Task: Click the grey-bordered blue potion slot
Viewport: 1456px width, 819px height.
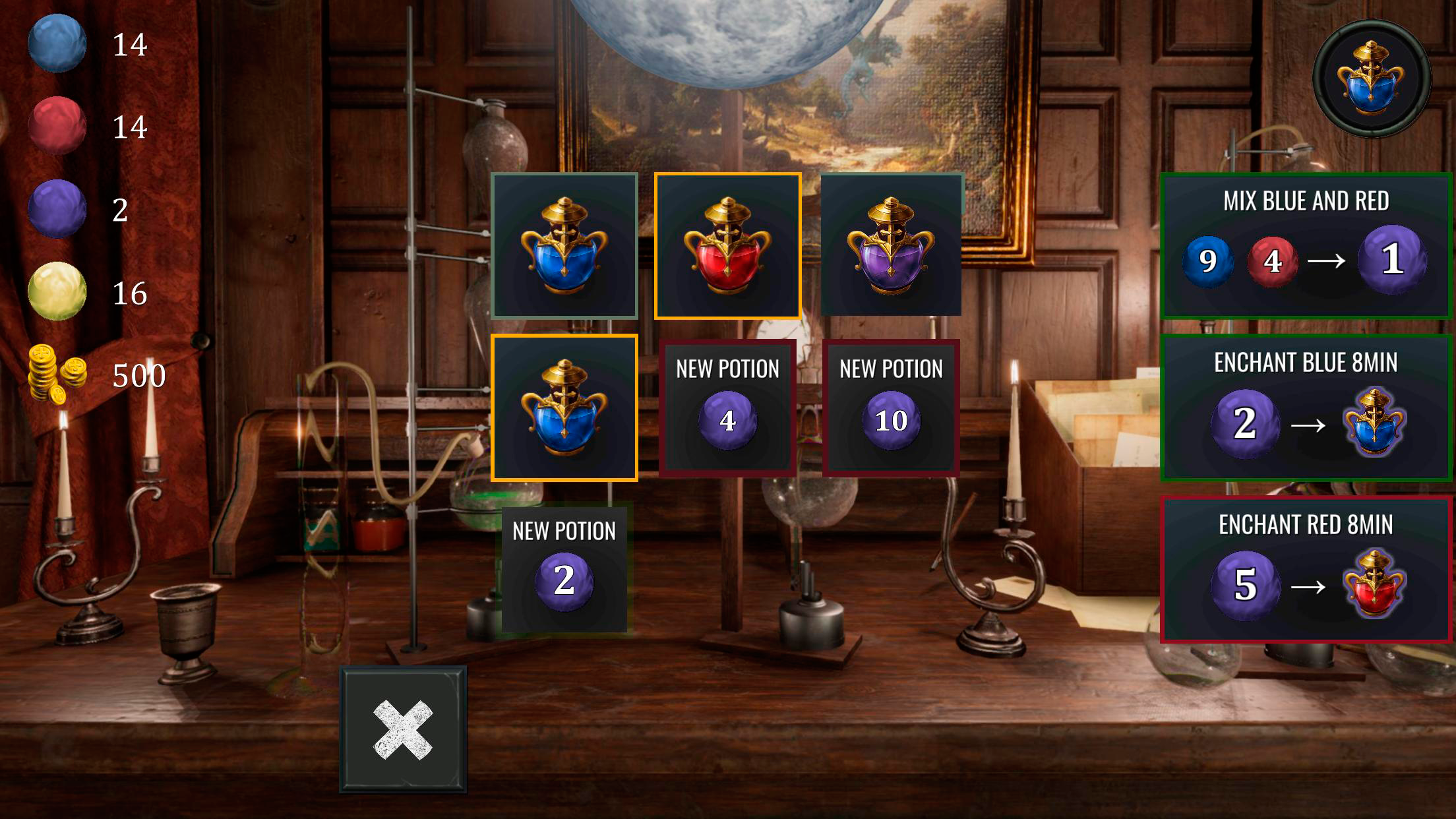Action: pyautogui.click(x=564, y=245)
